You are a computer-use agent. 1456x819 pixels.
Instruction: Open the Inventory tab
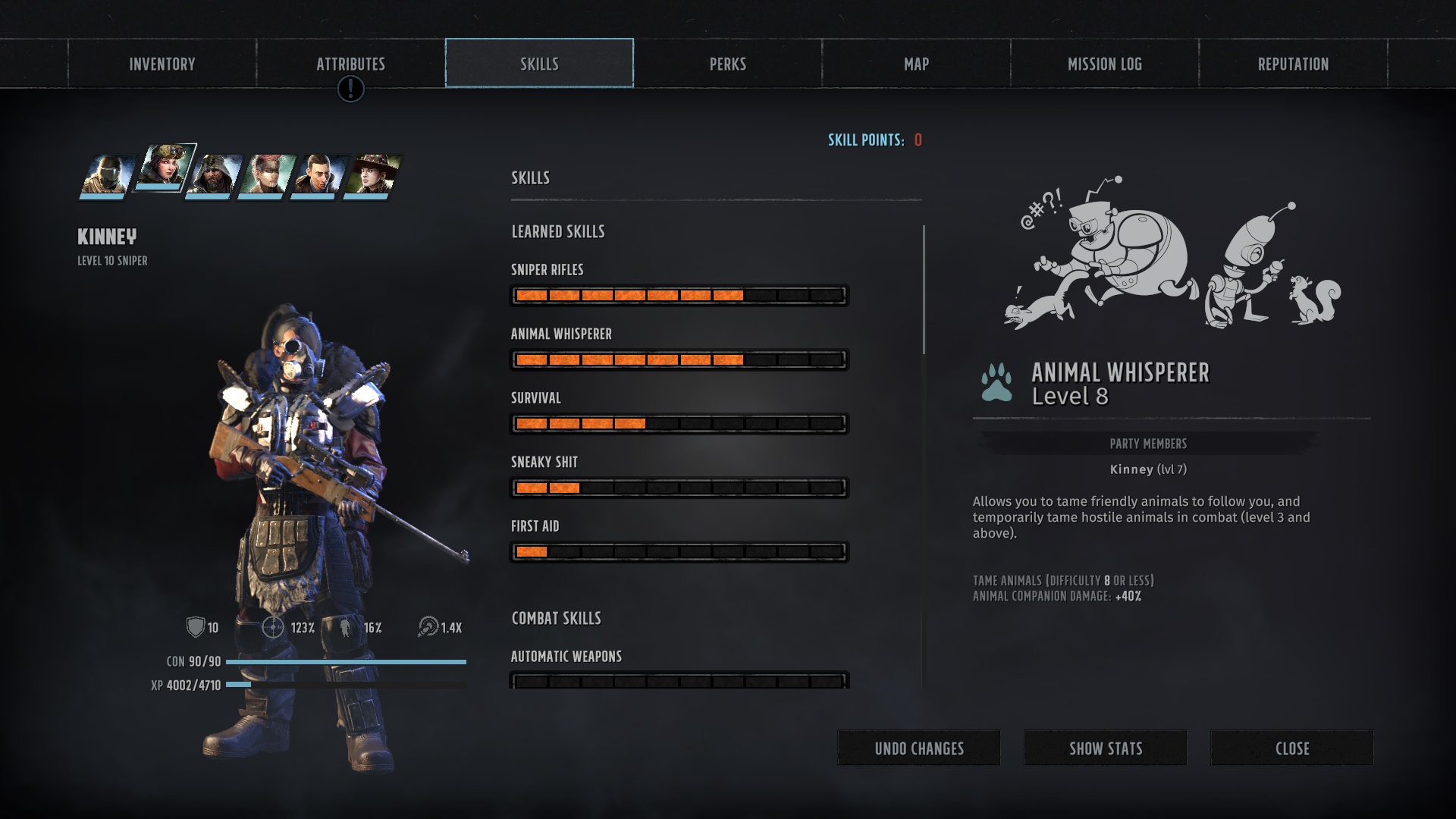pyautogui.click(x=162, y=64)
